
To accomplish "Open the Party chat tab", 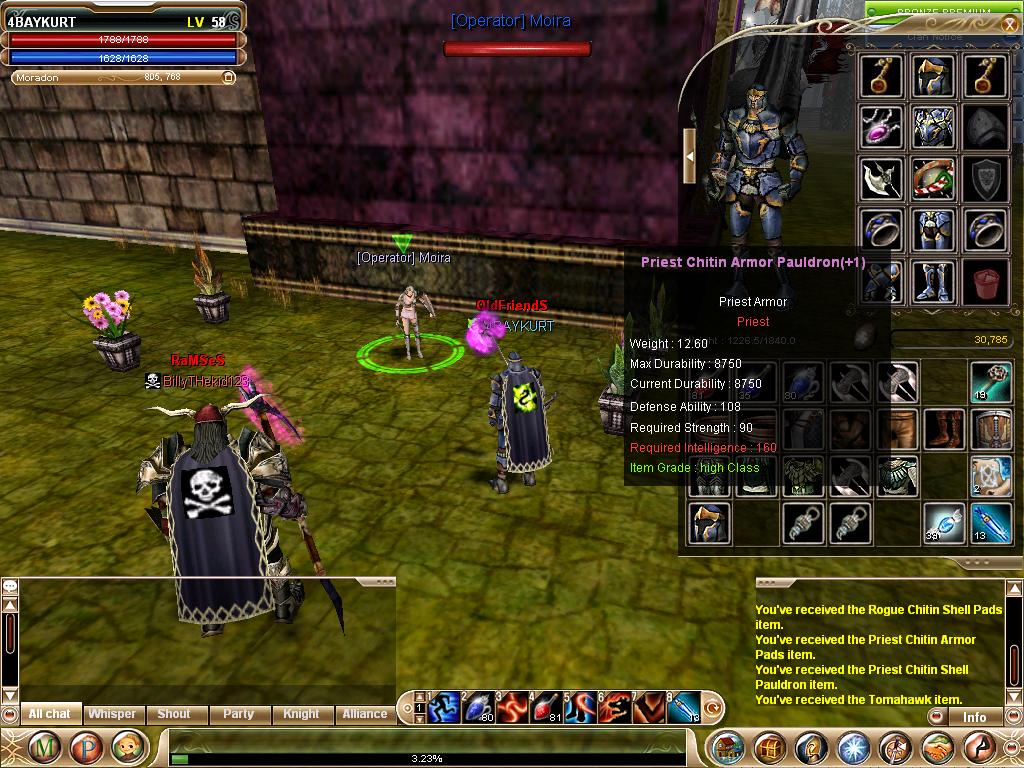I will (238, 714).
